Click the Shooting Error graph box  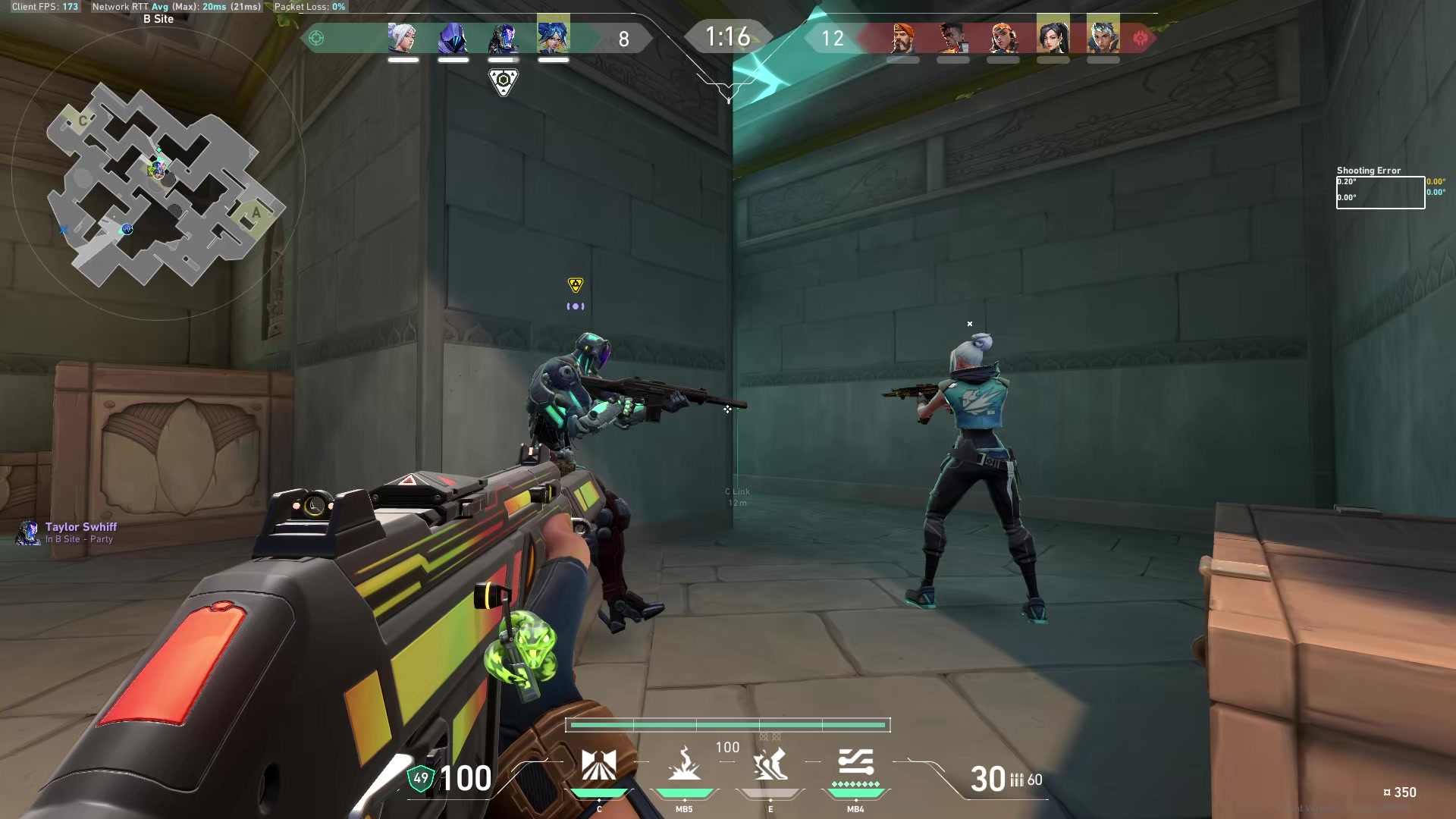[1380, 193]
